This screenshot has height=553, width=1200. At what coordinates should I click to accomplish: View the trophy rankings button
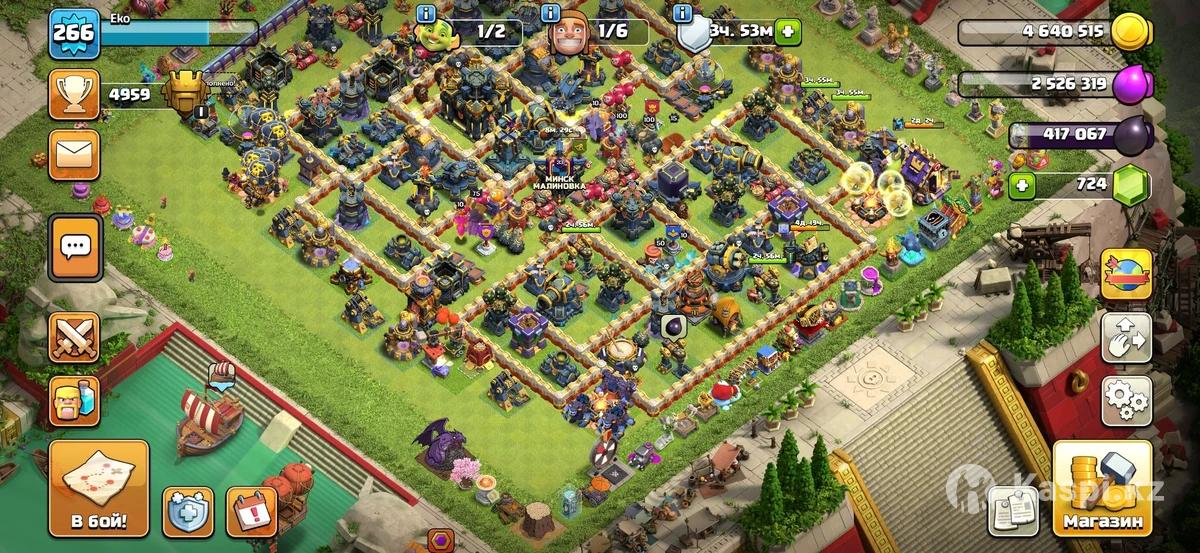pos(74,95)
